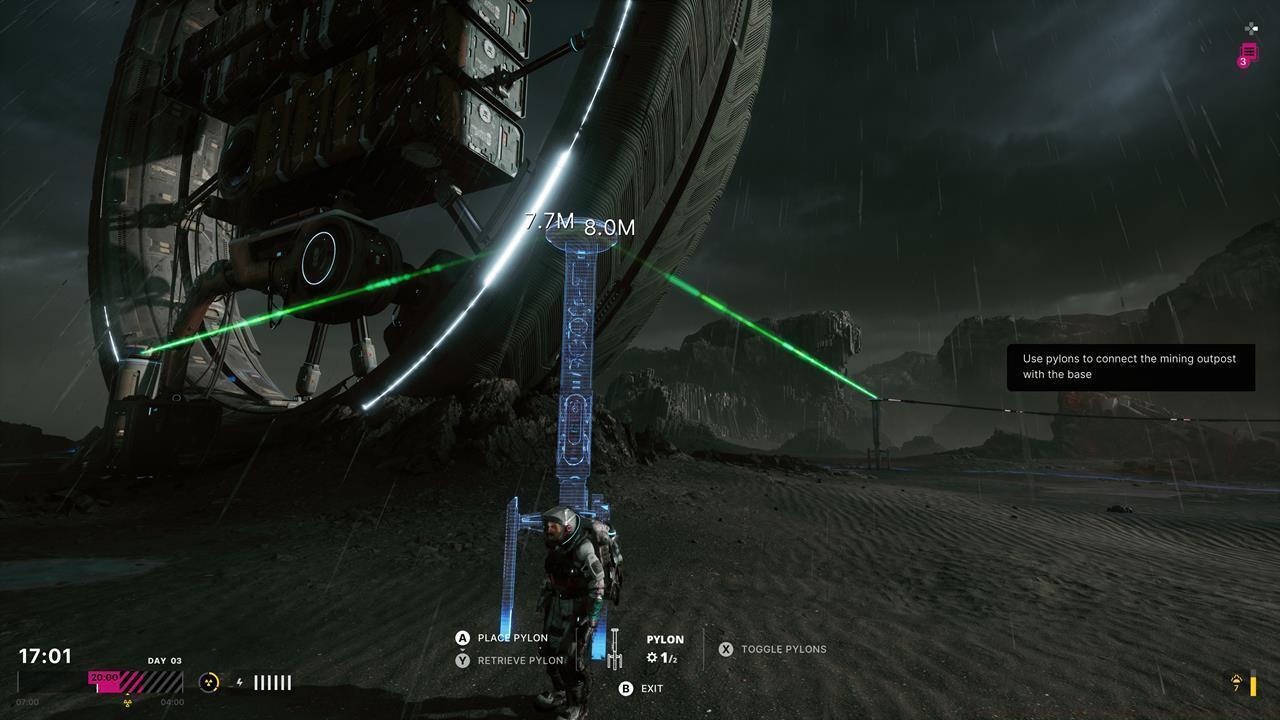Toggle Pylons using the X prompt
The height and width of the screenshot is (720, 1280).
[727, 649]
